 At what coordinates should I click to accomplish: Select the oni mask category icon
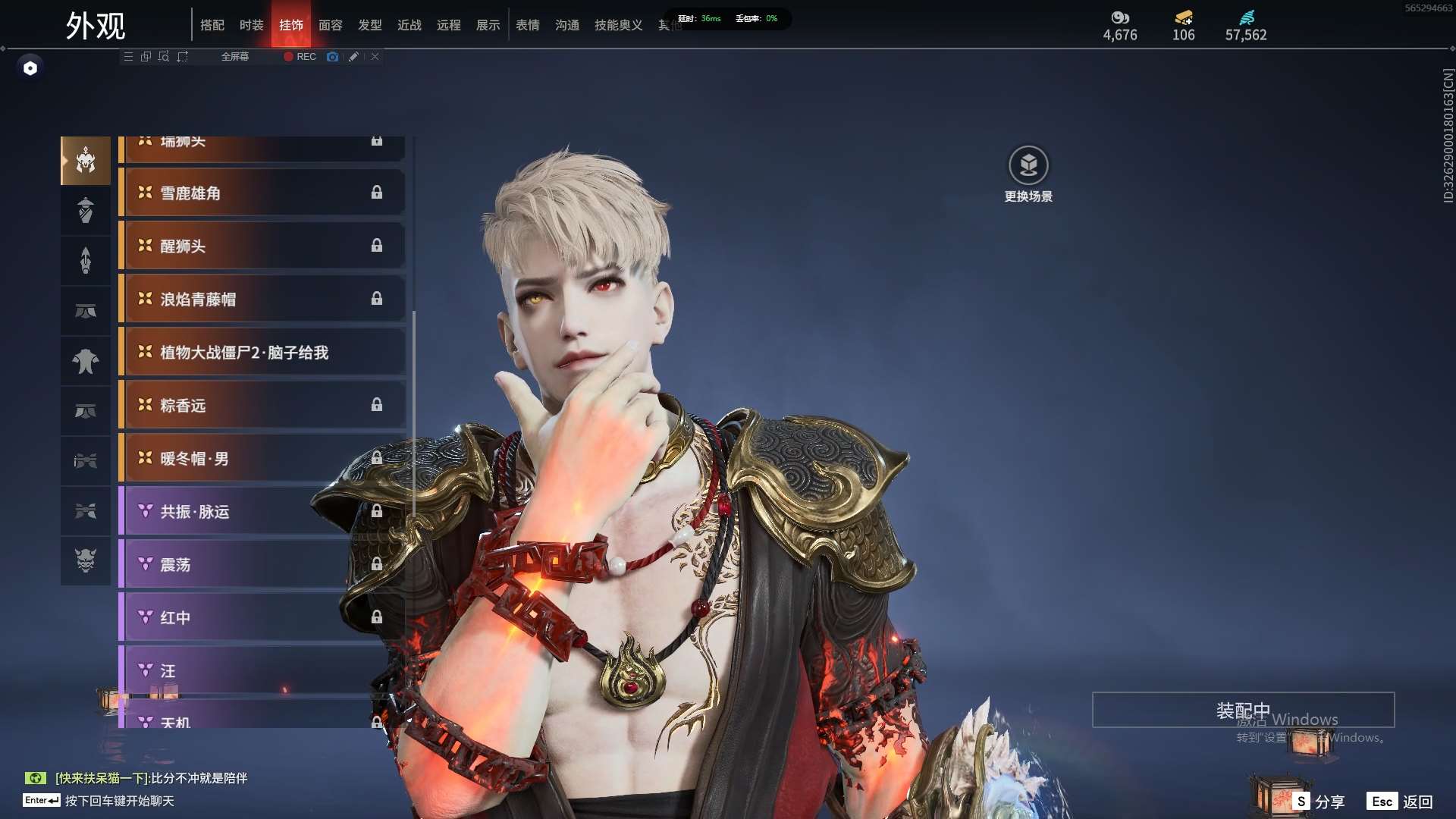pyautogui.click(x=86, y=560)
